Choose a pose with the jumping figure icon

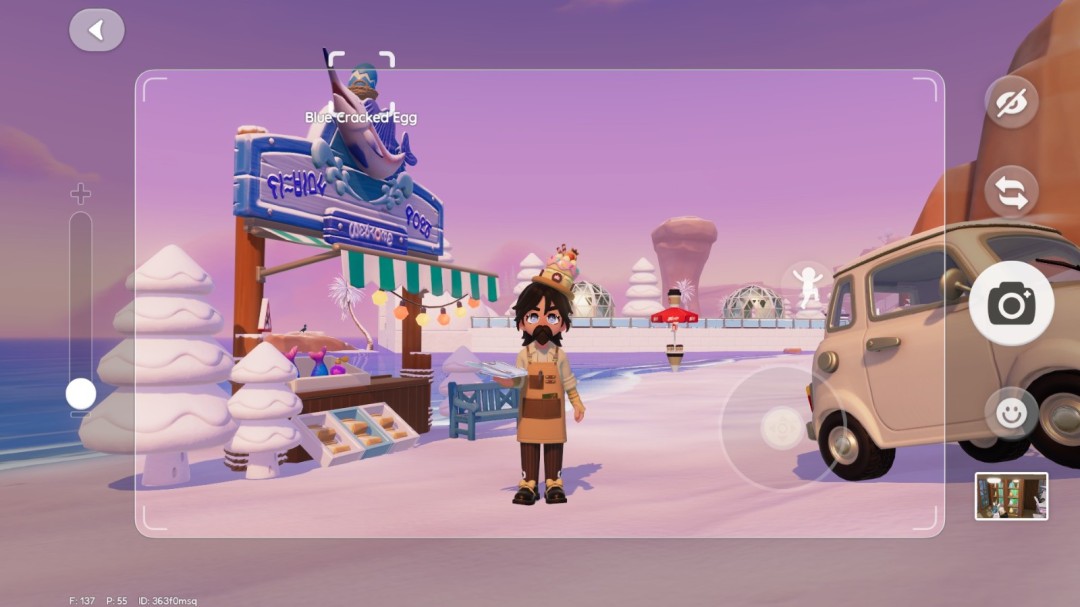[x=808, y=286]
